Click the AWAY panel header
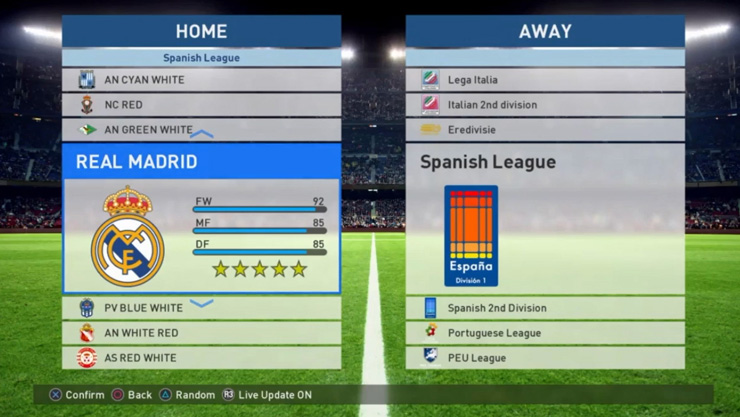740x417 pixels. click(x=545, y=31)
